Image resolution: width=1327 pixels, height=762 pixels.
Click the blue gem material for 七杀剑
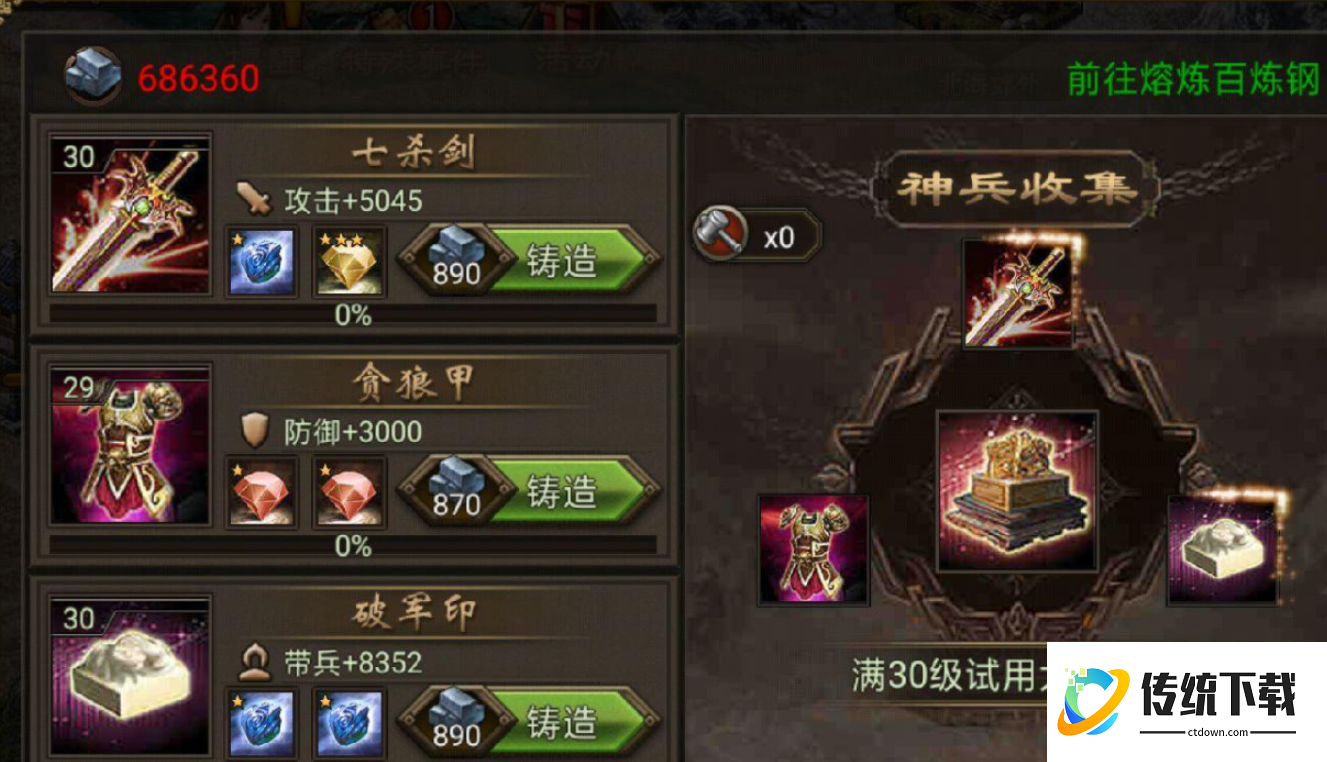point(261,262)
